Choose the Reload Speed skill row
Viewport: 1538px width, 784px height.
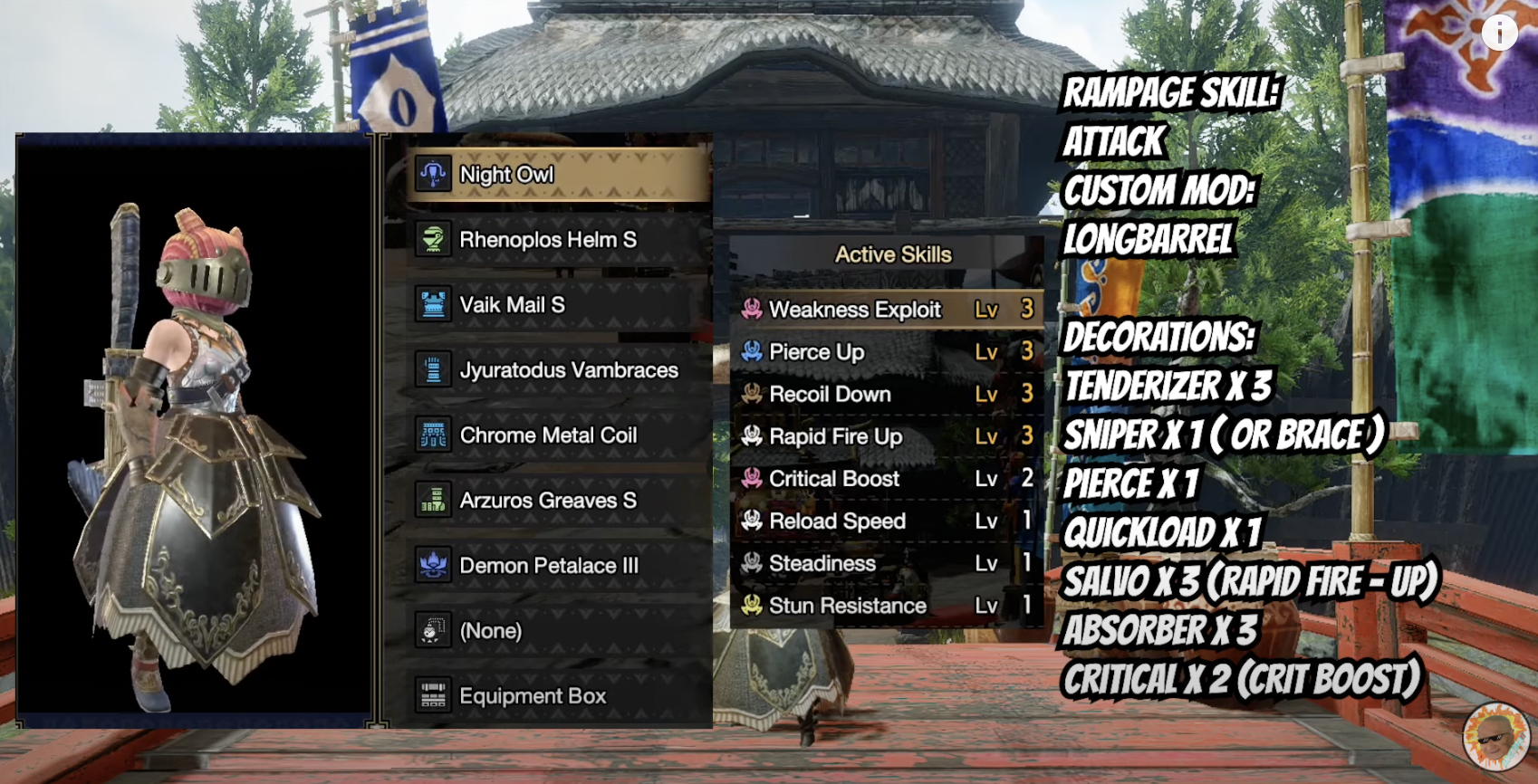pyautogui.click(x=888, y=521)
